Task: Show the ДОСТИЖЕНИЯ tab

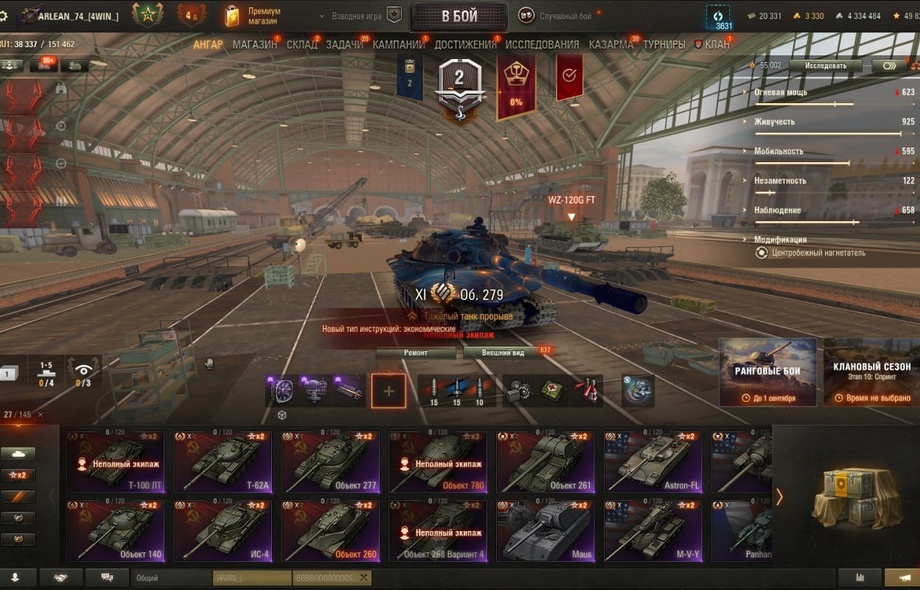Action: point(465,45)
